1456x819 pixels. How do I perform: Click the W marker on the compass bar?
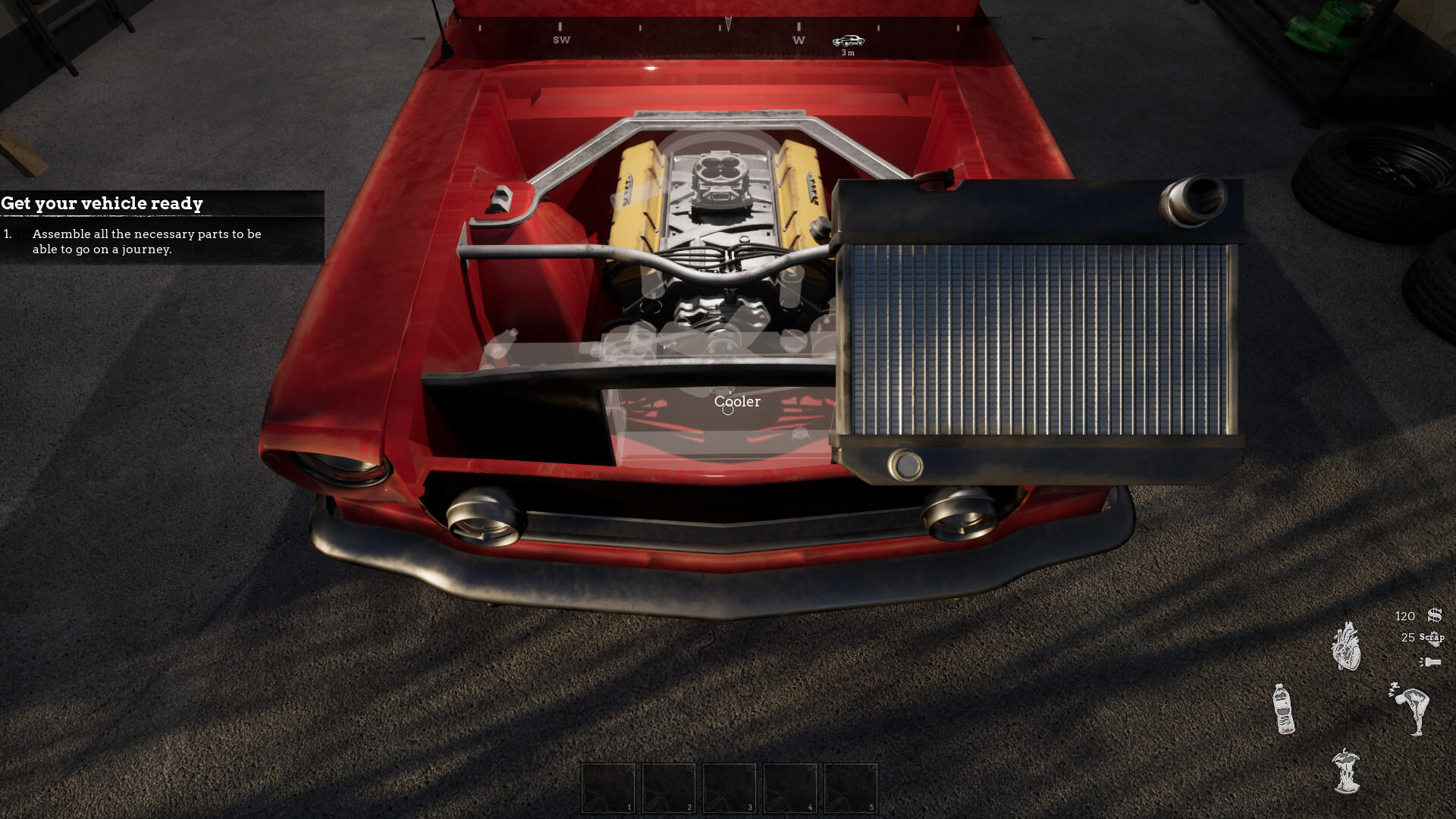click(798, 39)
